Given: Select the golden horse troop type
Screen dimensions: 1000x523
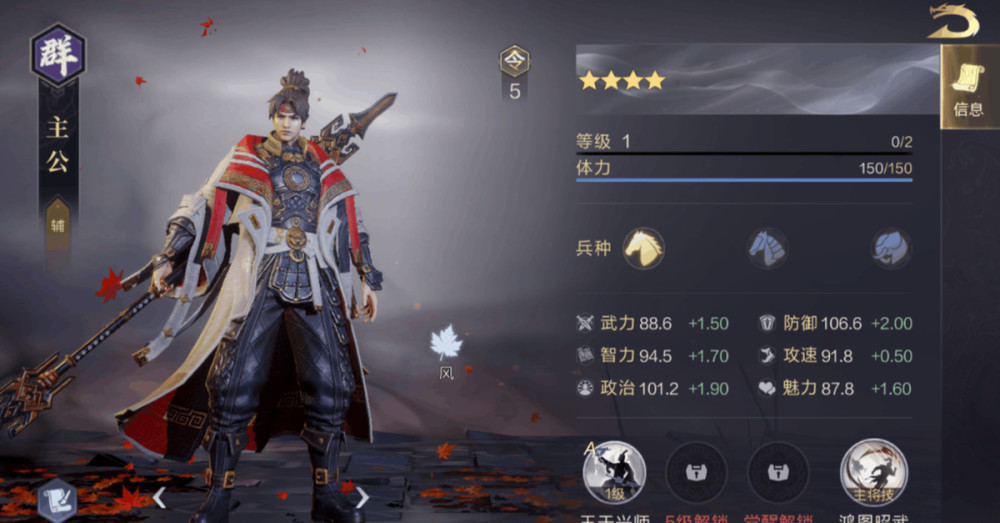Looking at the screenshot, I should 643,247.
